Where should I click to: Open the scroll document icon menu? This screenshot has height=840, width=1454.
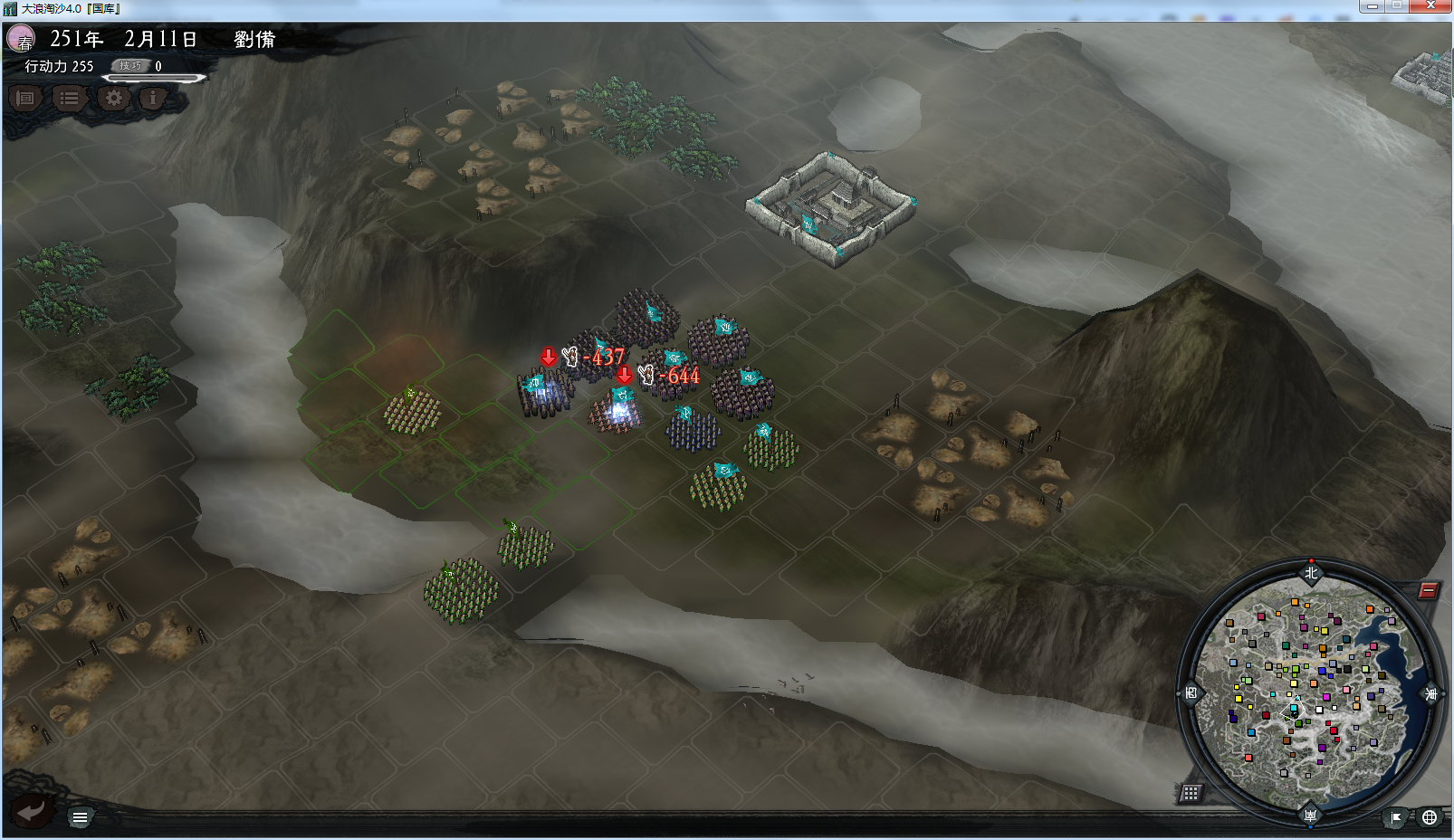coord(25,98)
